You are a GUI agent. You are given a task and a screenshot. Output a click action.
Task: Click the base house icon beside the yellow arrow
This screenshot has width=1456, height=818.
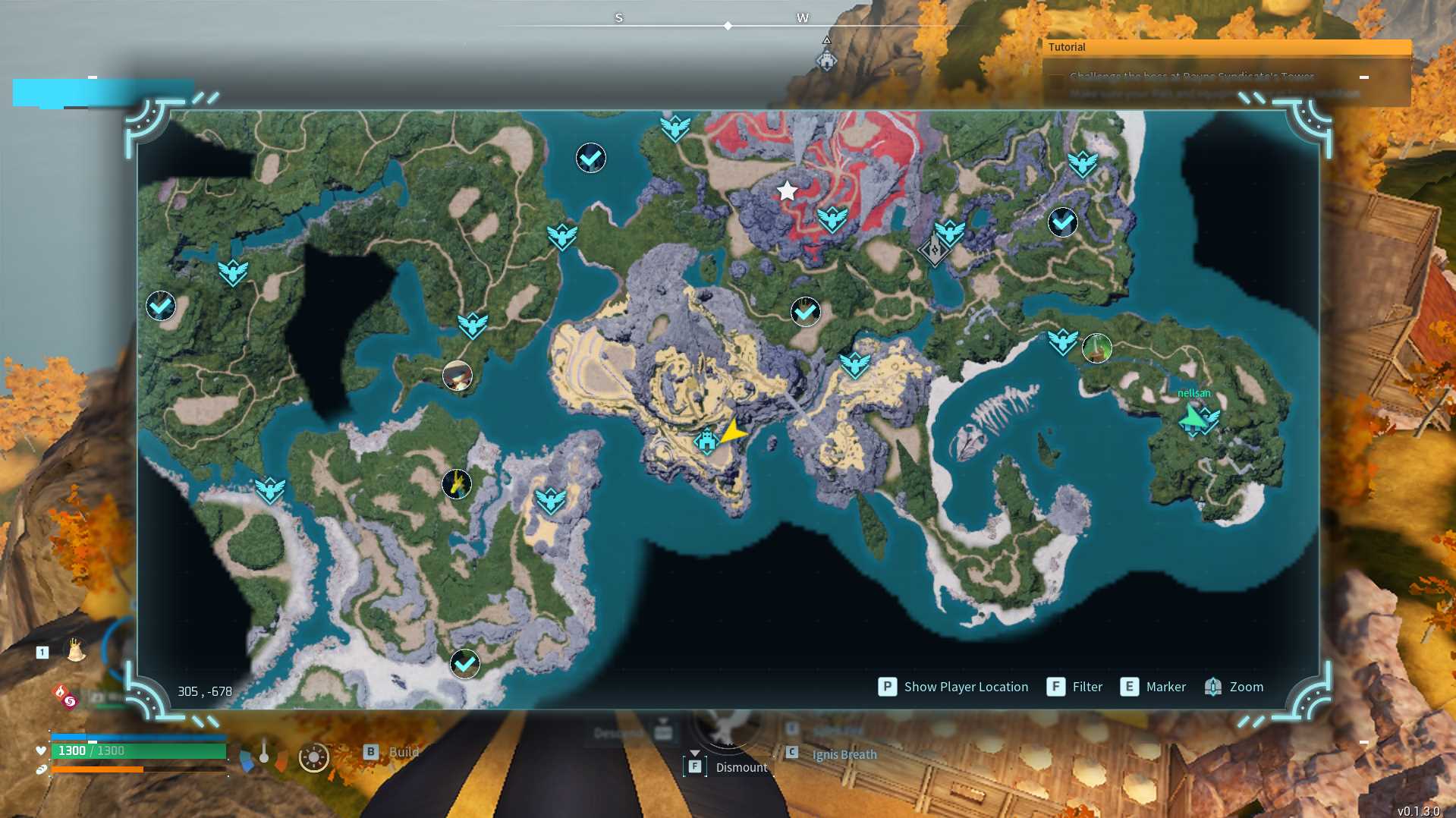(706, 441)
